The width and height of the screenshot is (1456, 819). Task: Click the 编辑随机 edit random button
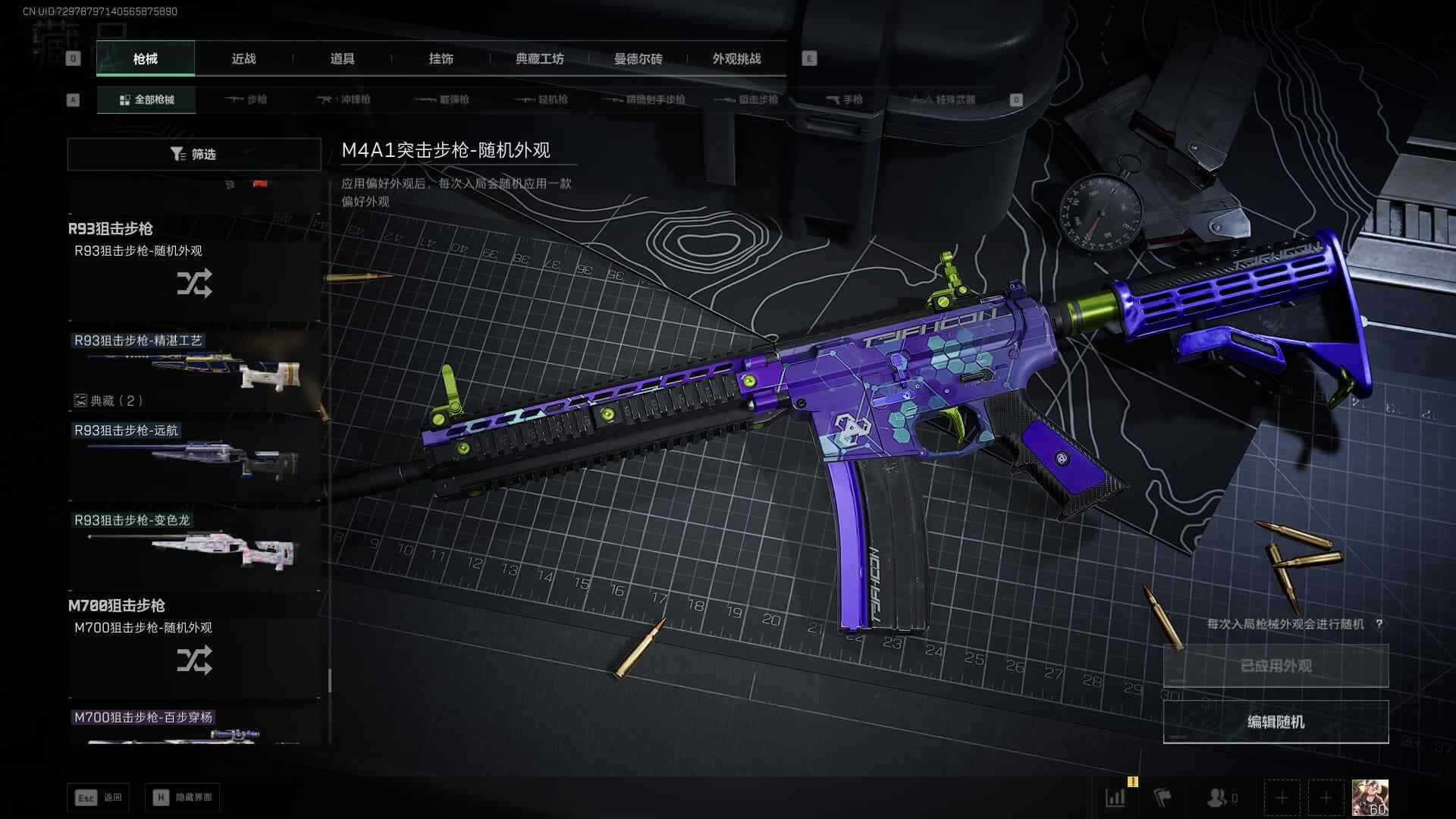tap(1276, 722)
